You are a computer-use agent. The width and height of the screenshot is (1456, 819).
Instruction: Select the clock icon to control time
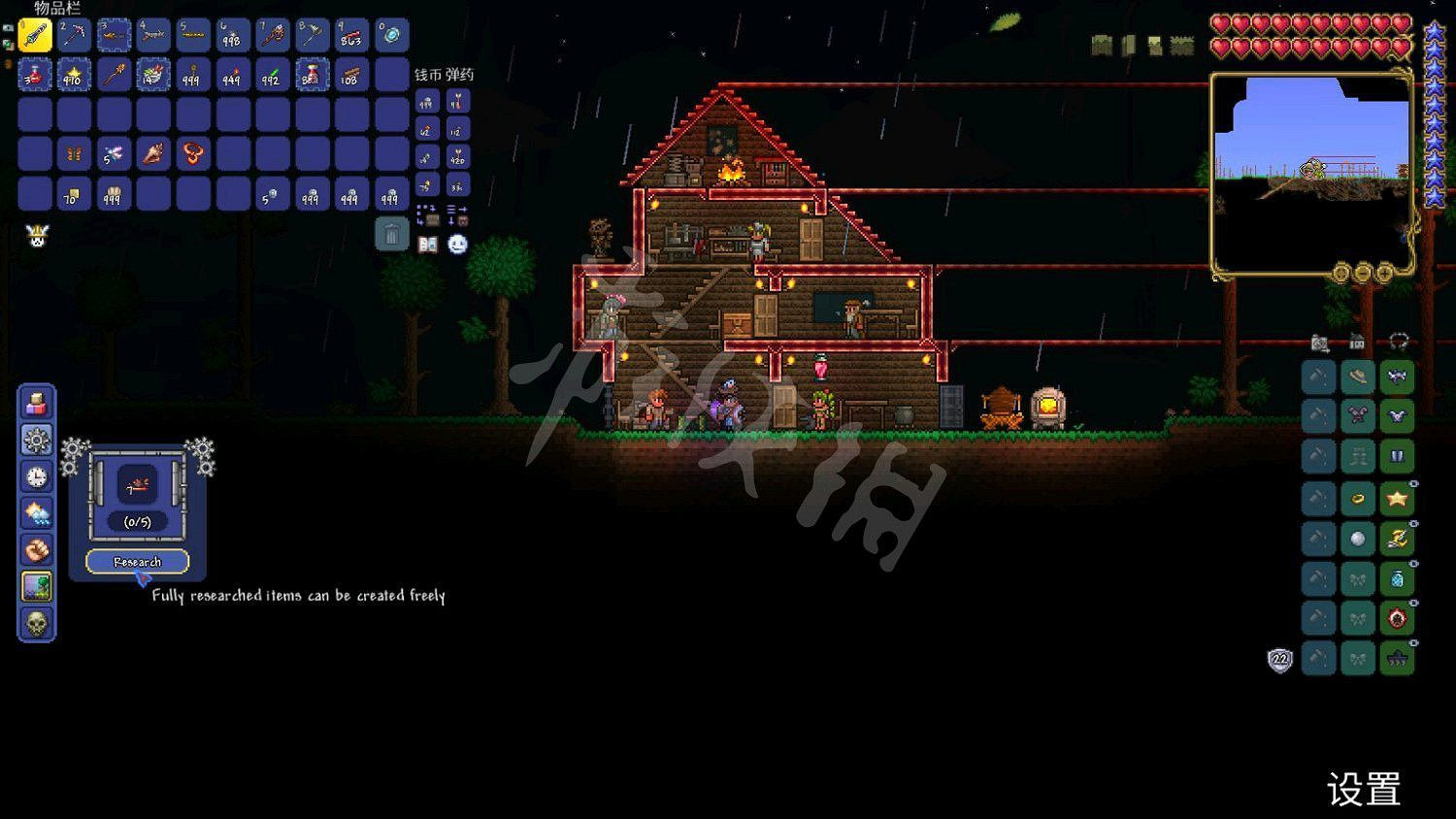click(36, 477)
